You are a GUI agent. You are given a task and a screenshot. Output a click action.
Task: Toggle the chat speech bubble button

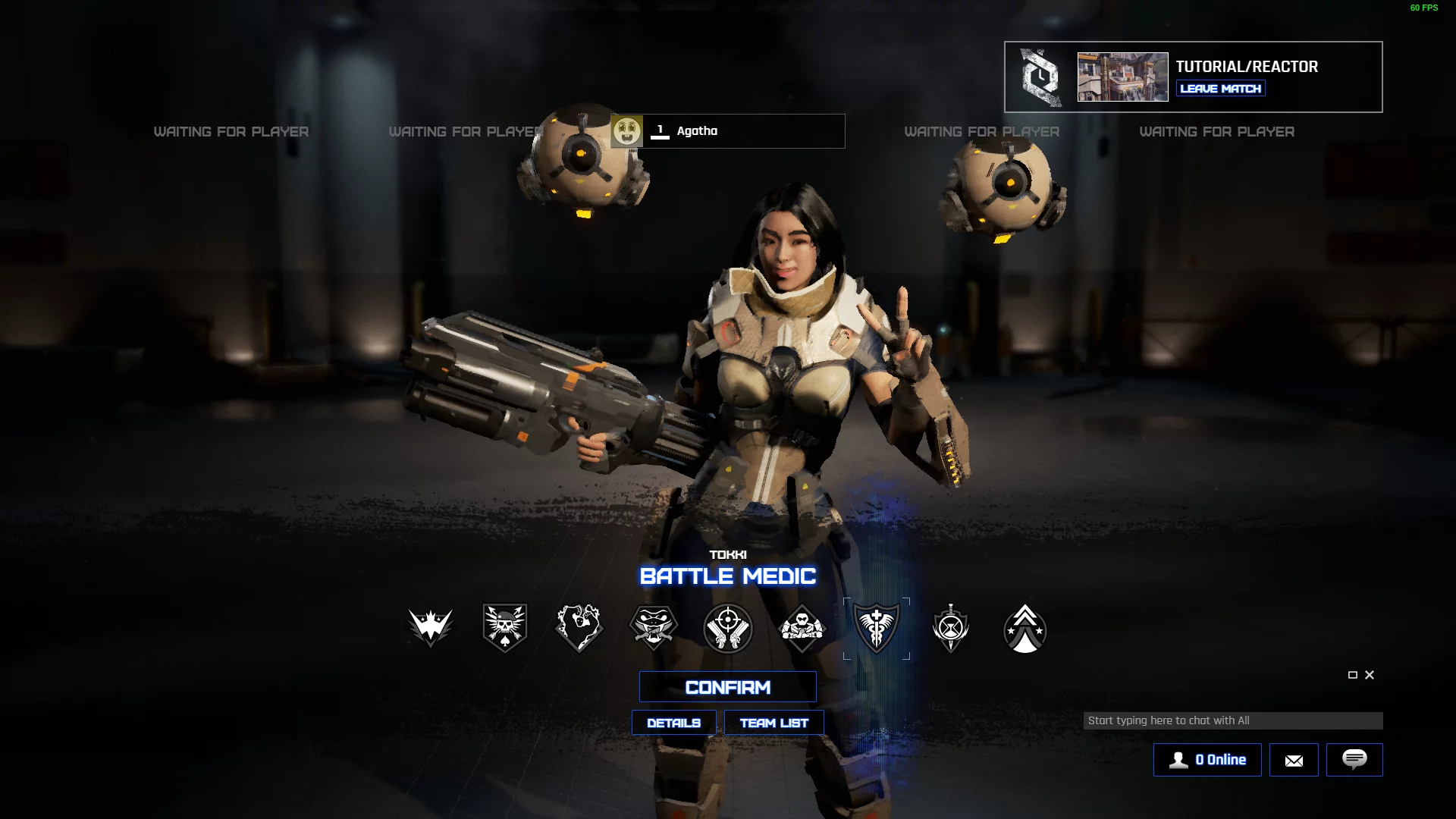tap(1354, 760)
